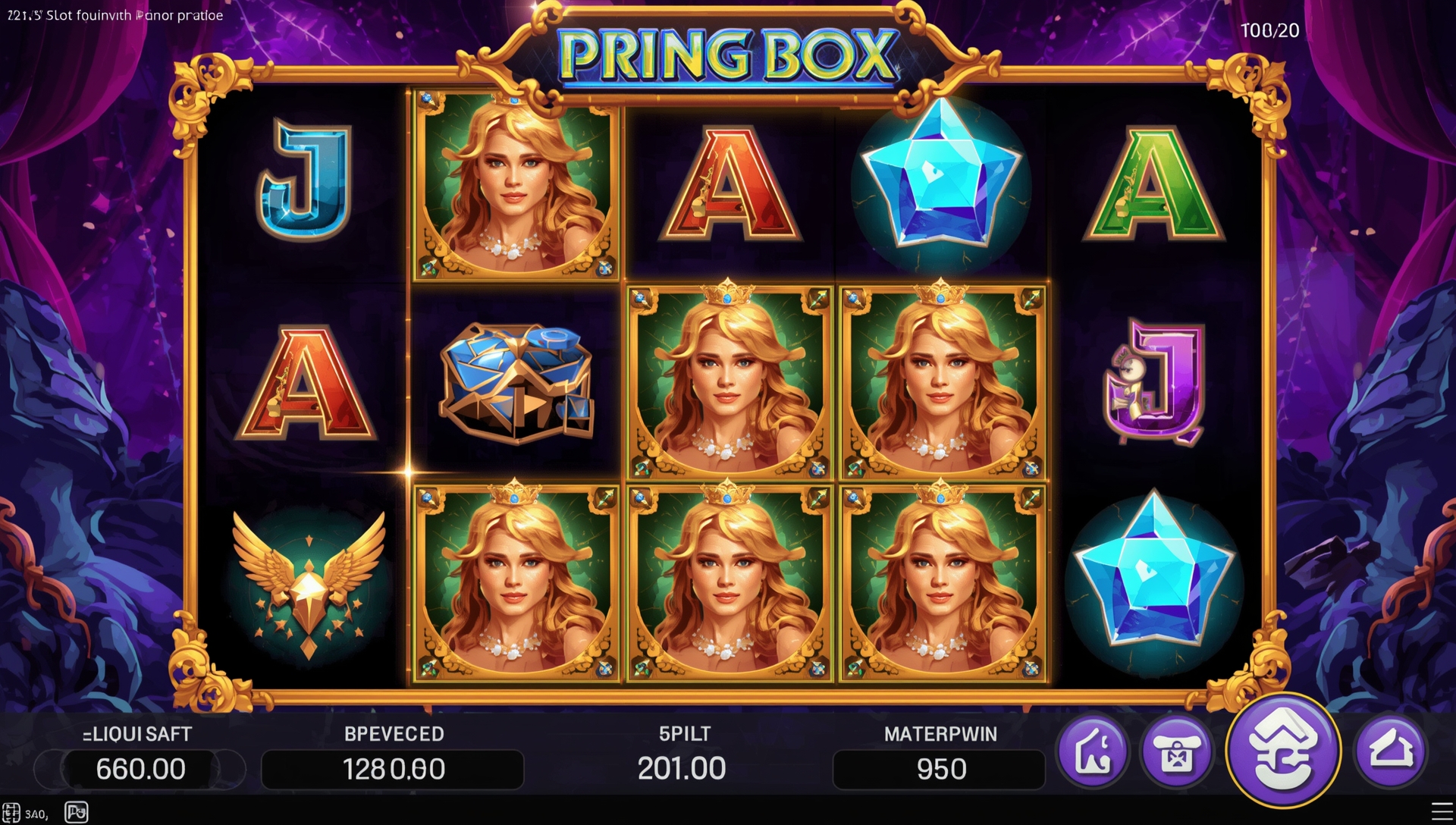Click the leftmost purple round button
Screen dimensions: 1456x825
(x=1093, y=752)
